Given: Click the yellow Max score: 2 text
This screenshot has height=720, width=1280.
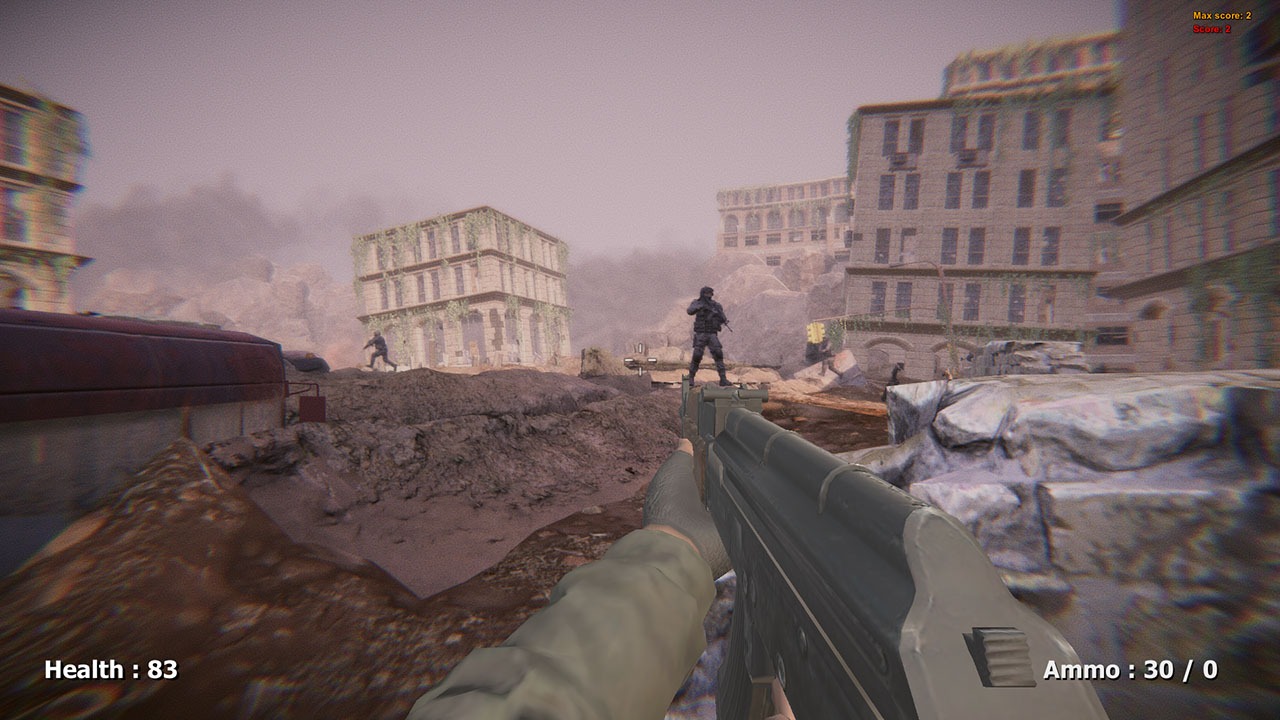Looking at the screenshot, I should (1222, 16).
